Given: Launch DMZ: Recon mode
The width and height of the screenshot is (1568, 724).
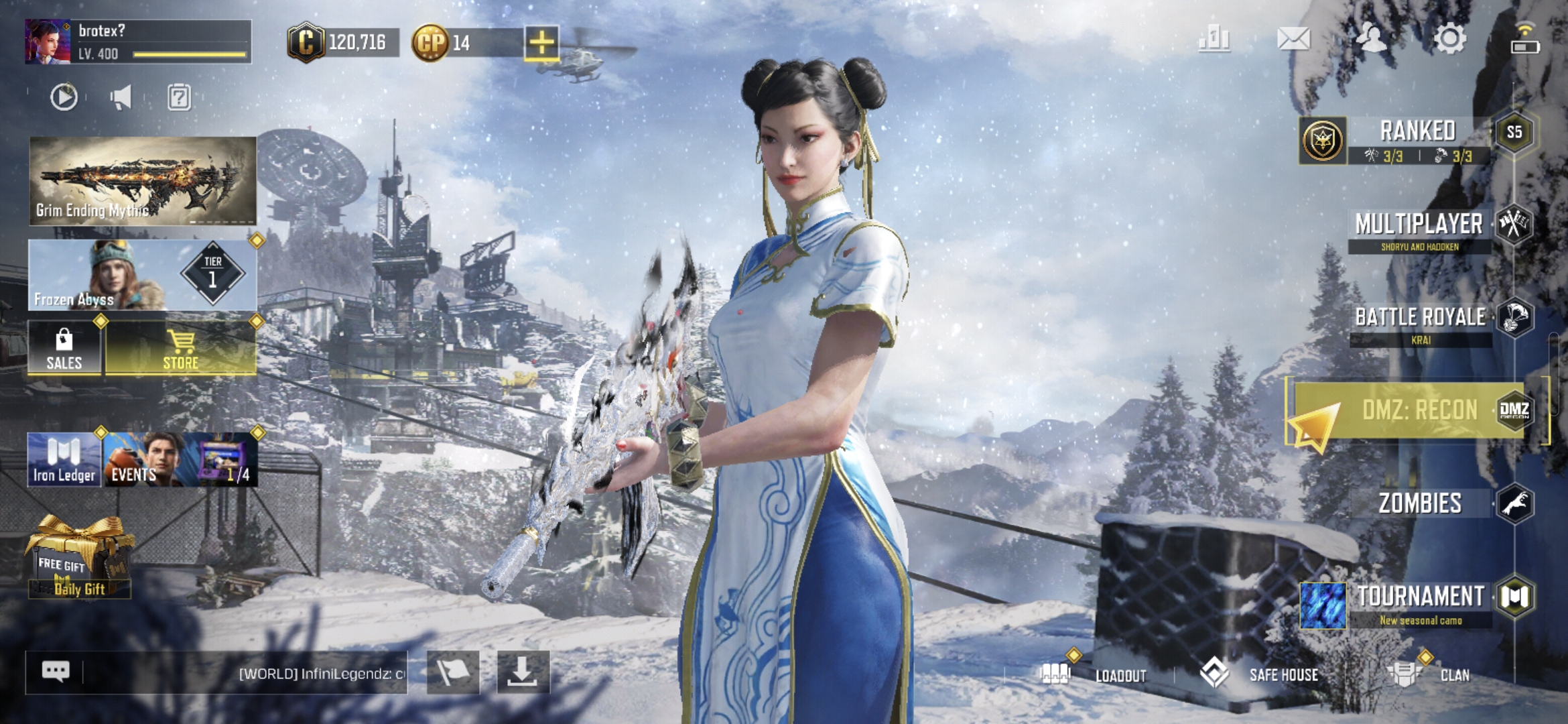Looking at the screenshot, I should pos(1419,410).
